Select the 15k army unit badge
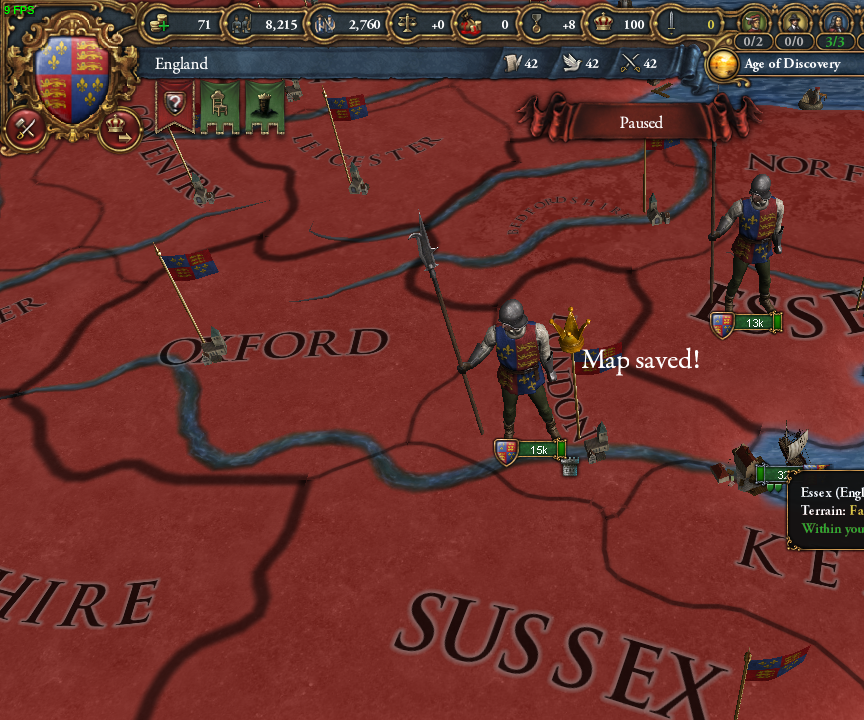Image resolution: width=864 pixels, height=720 pixels. (531, 450)
